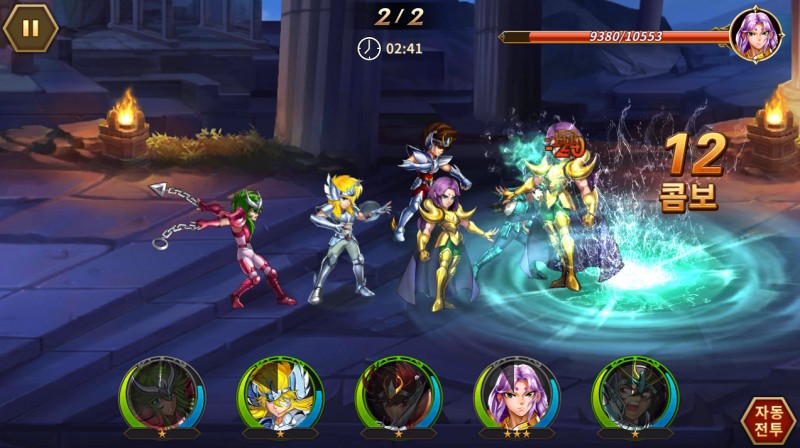Toggle auto battle (자동전투)
Image resolution: width=800 pixels, height=448 pixels.
(x=768, y=418)
